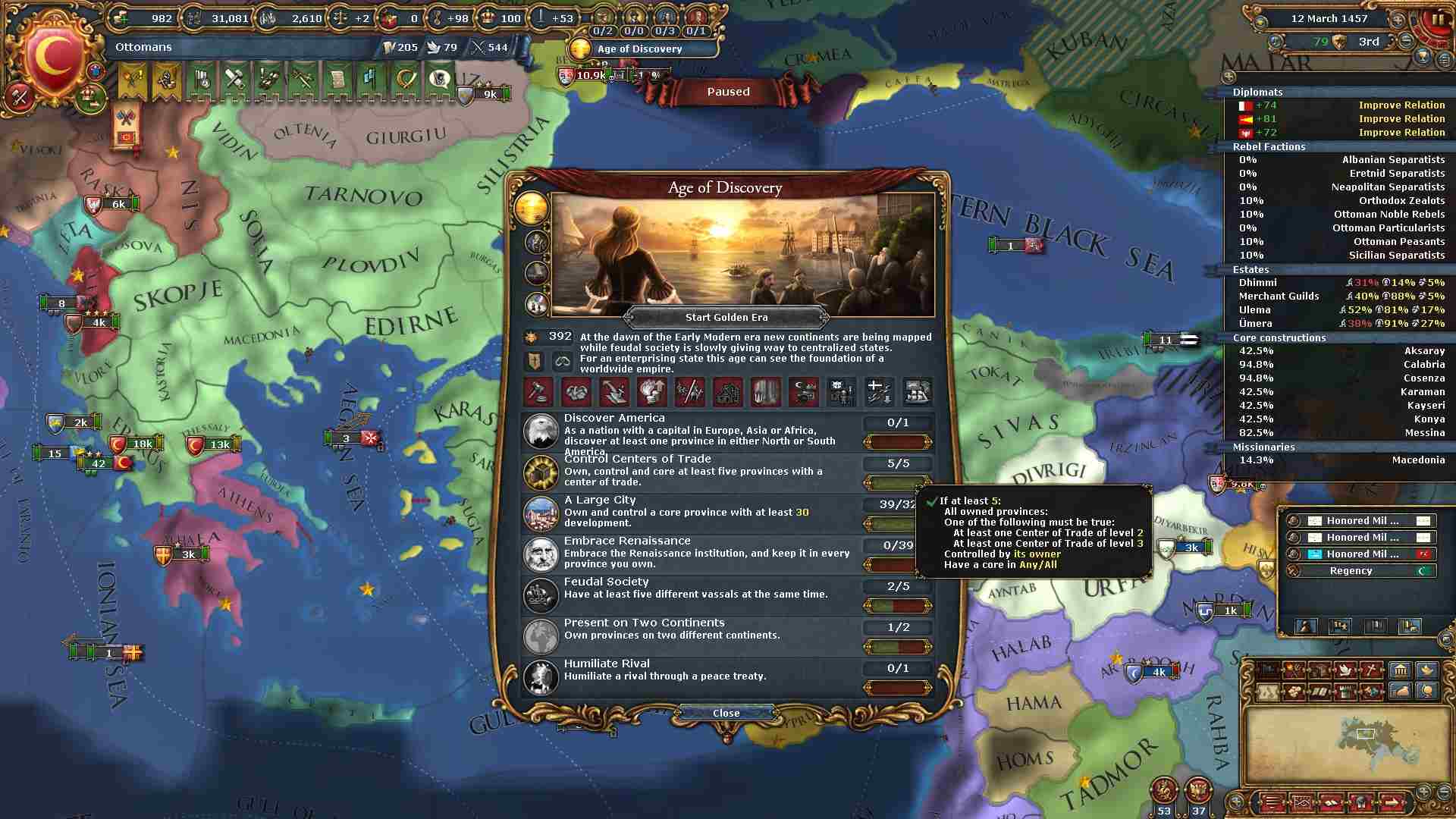Select the Macedonia missionary entry
This screenshot has width=1456, height=819.
(1340, 460)
